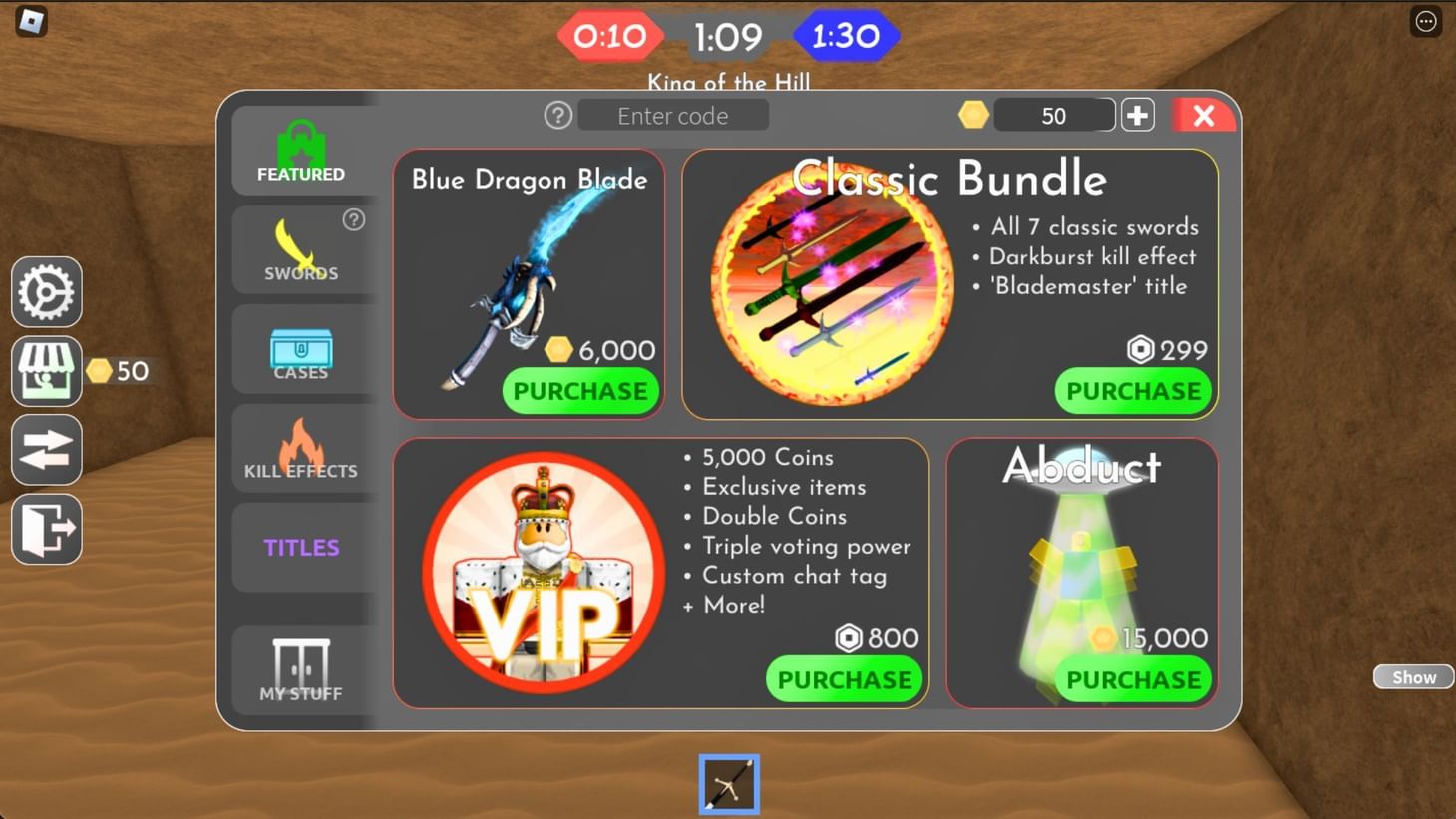The image size is (1456, 819).
Task: Click the question mark near Enter code
Action: click(x=557, y=115)
